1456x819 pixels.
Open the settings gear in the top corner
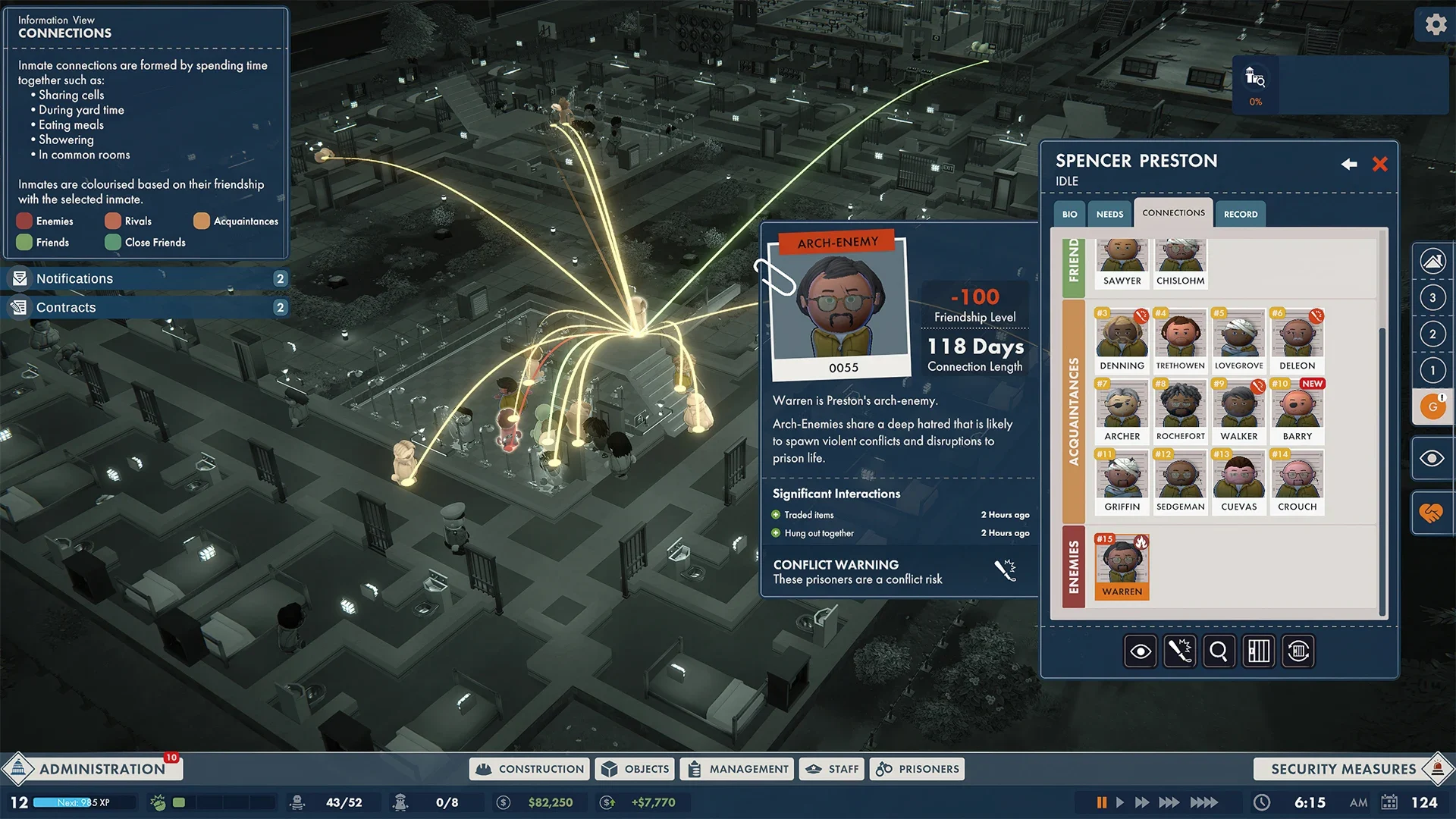[1436, 24]
